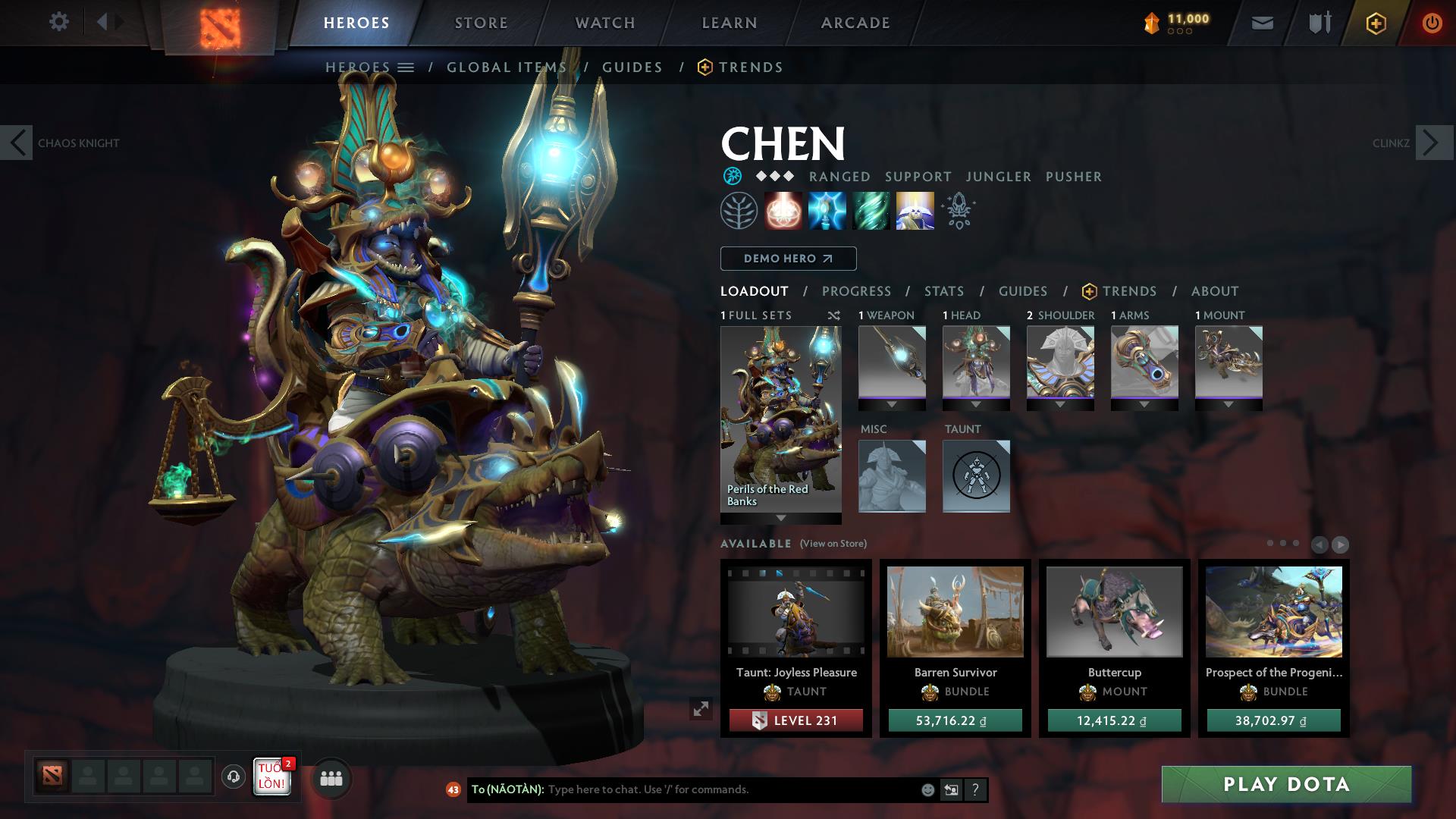Expand the weapon slot dropdown arrow
This screenshot has width=1456, height=819.
tap(892, 404)
